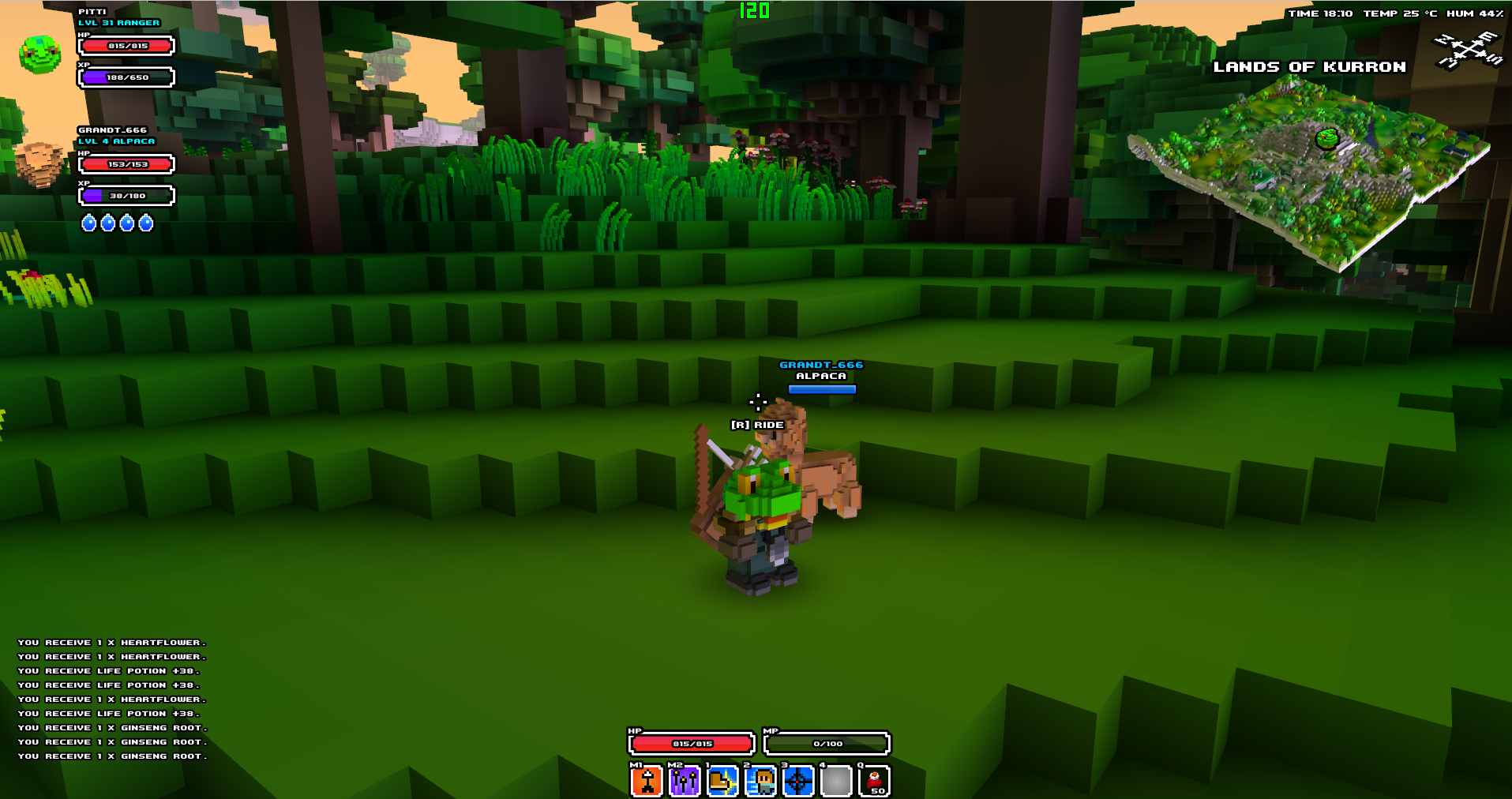Click the green player marker on minimap
The image size is (1512, 799).
click(1327, 138)
